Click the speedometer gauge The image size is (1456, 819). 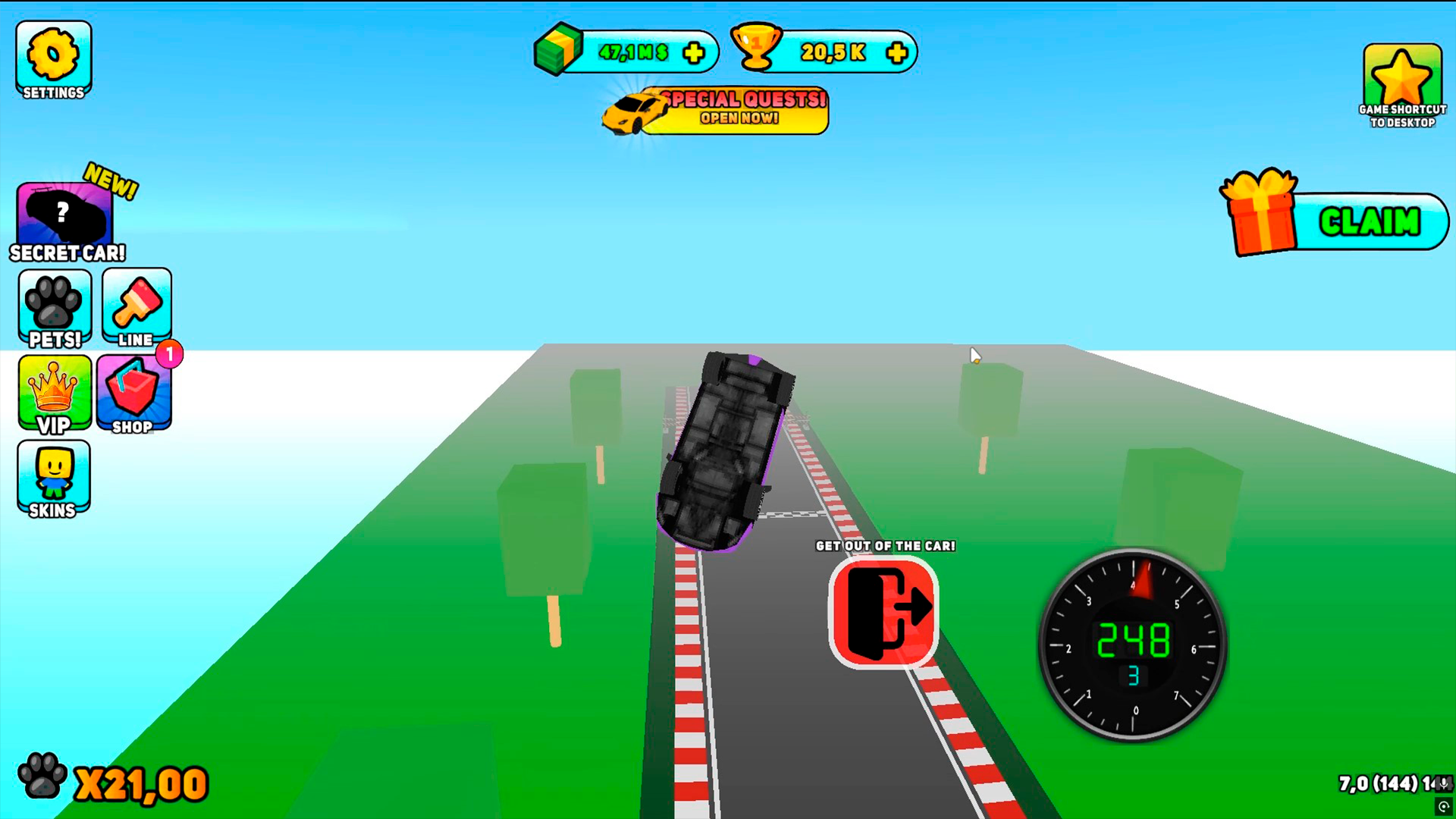[x=1132, y=643]
